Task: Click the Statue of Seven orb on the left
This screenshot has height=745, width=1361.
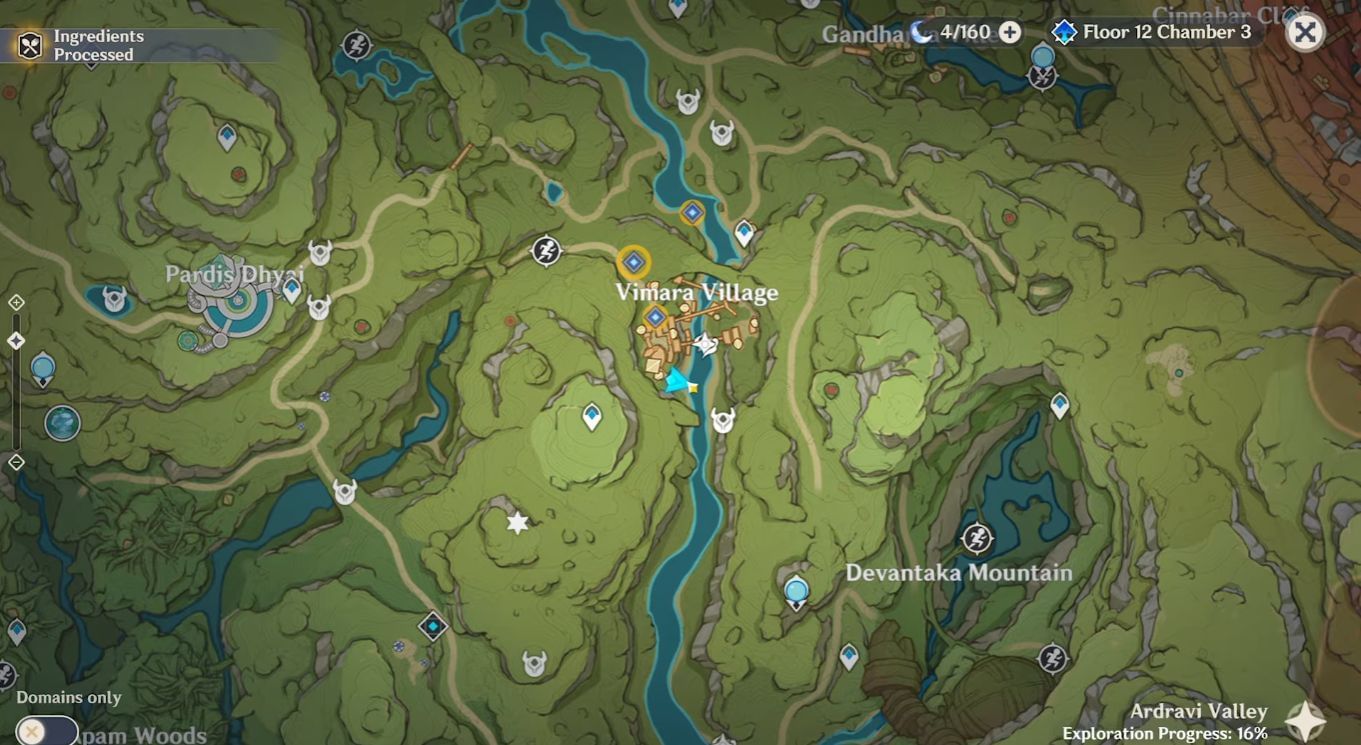Action: 42,368
